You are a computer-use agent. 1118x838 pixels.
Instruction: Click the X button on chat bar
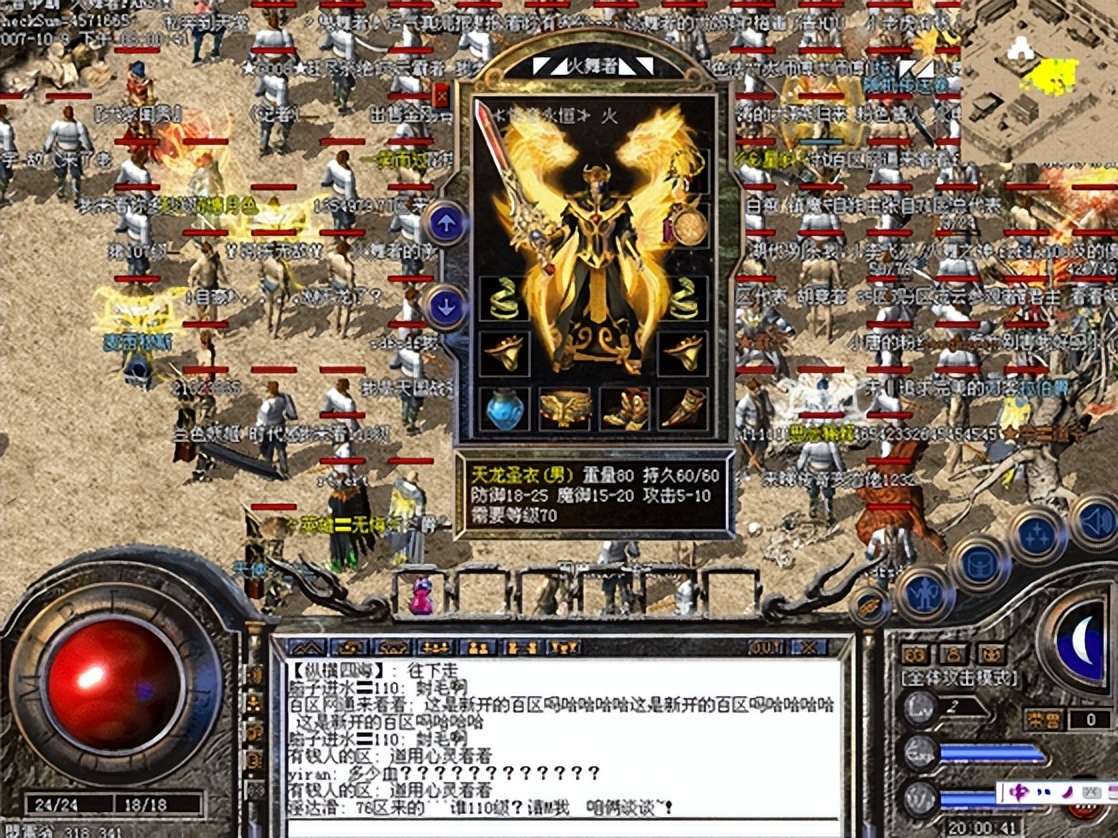808,647
